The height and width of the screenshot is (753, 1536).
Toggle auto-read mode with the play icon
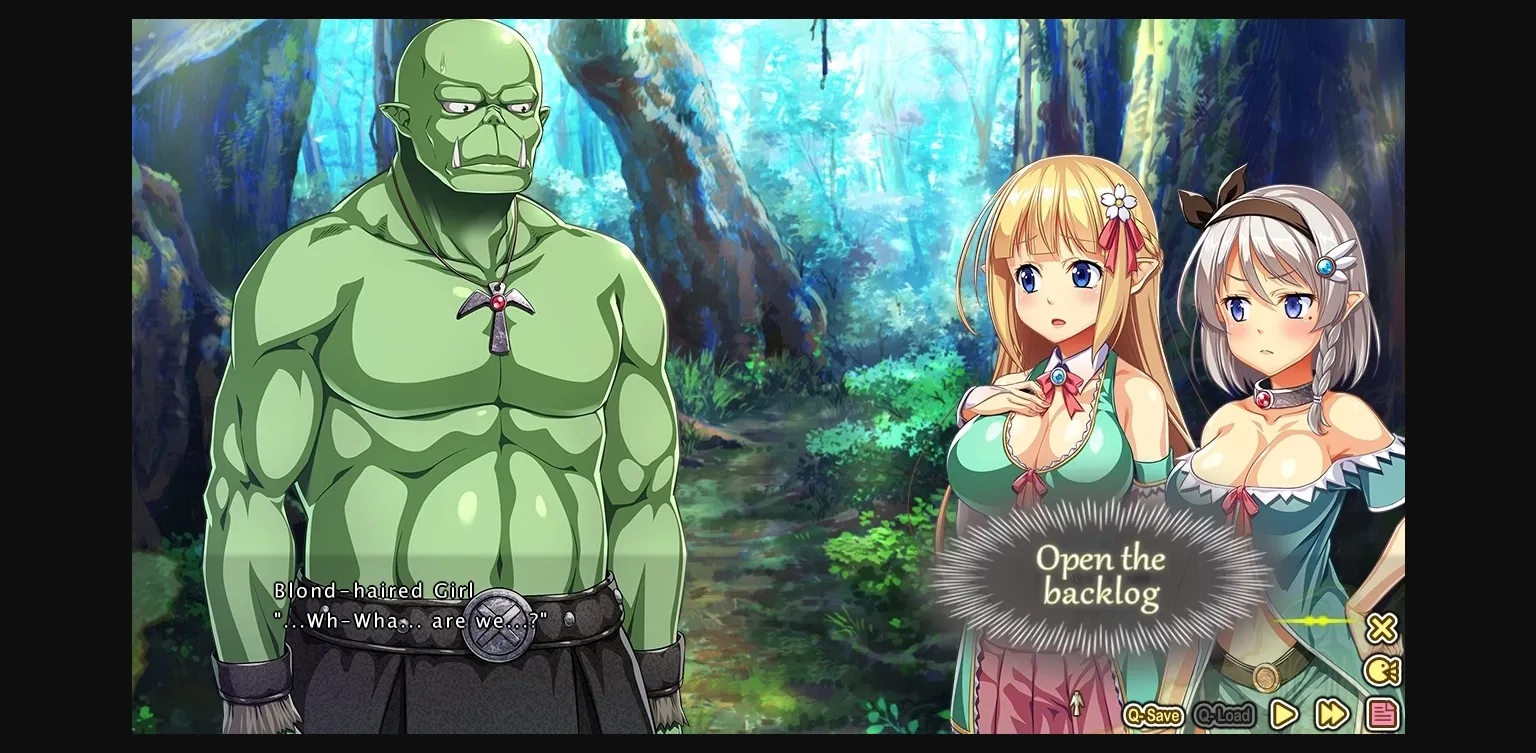[1284, 716]
